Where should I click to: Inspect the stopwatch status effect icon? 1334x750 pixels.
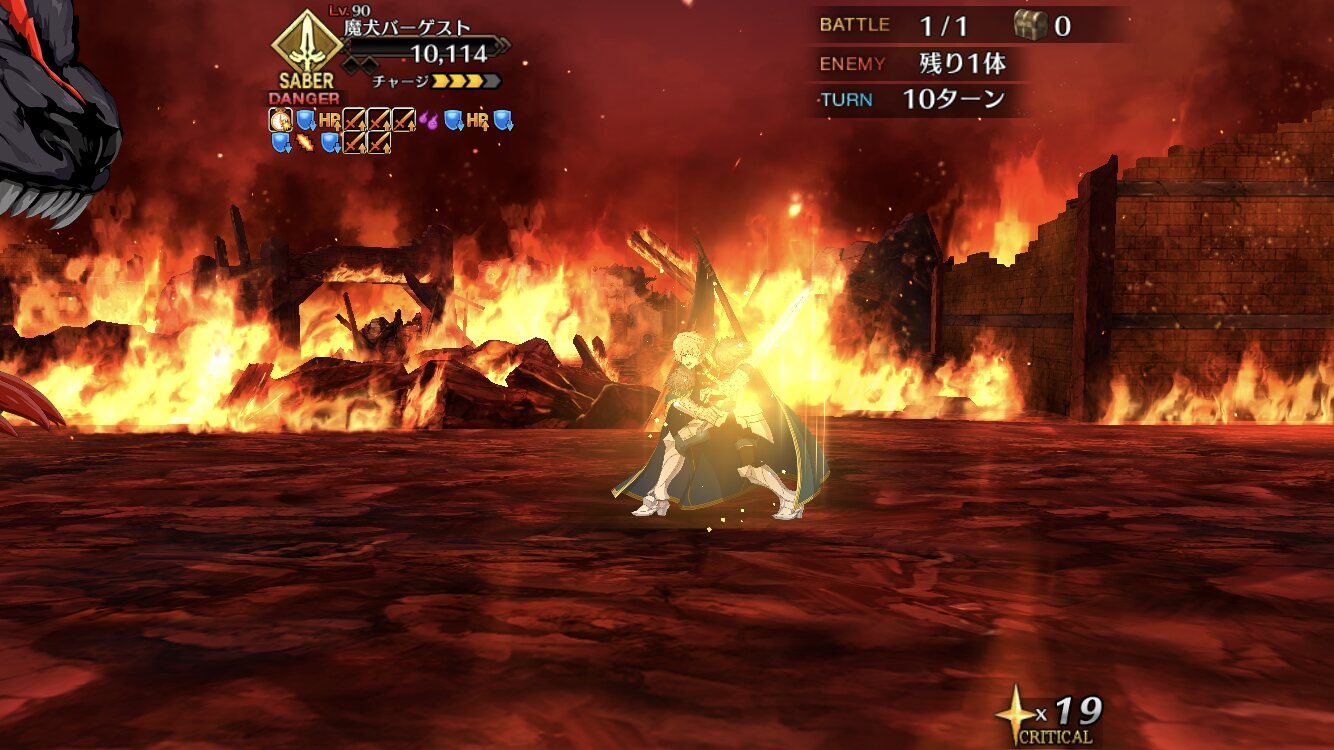(x=281, y=121)
